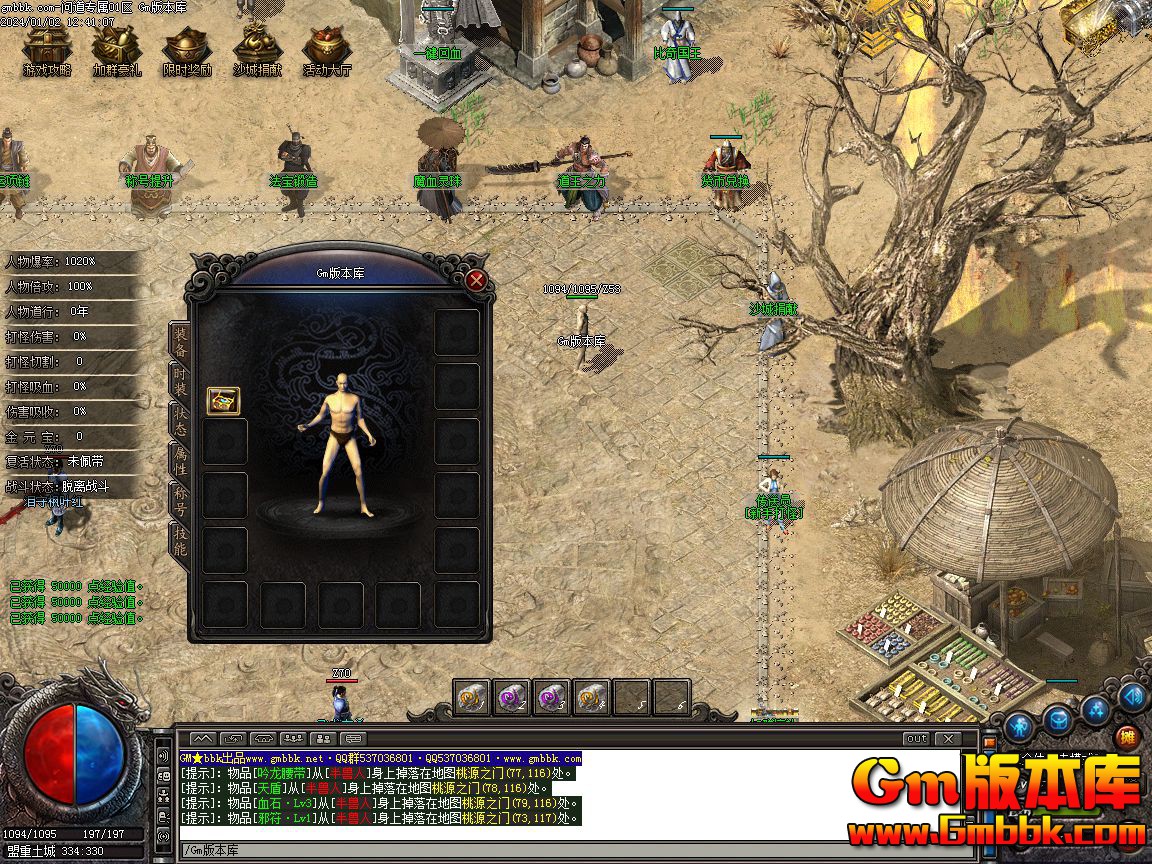Use the scroll in hotbar slot 1
The width and height of the screenshot is (1152, 864).
click(472, 697)
